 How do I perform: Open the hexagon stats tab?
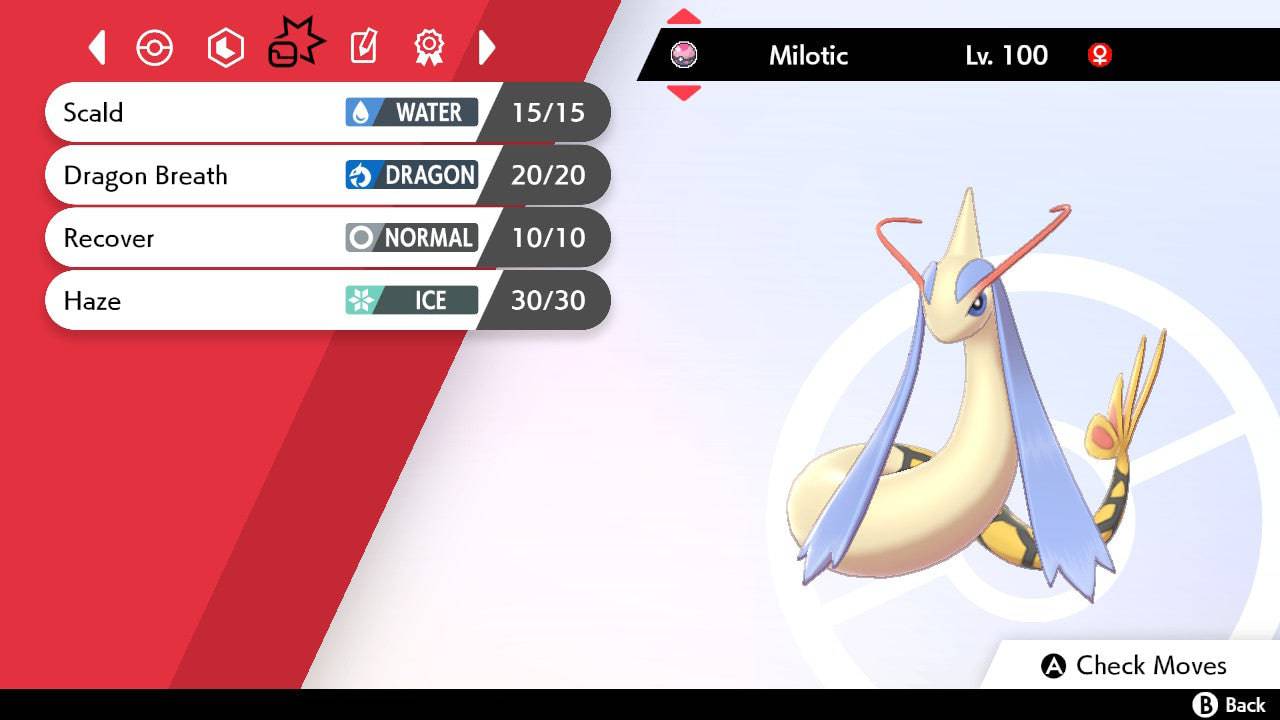coord(225,48)
